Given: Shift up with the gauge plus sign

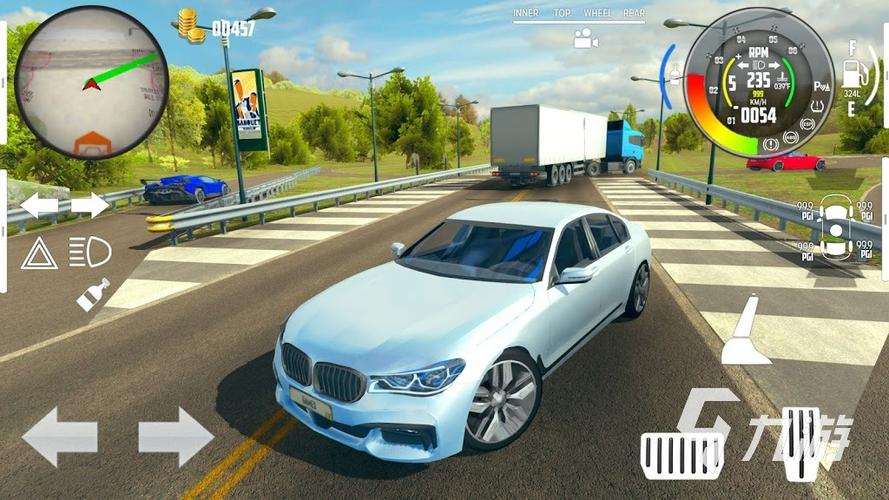Looking at the screenshot, I should (x=738, y=51).
